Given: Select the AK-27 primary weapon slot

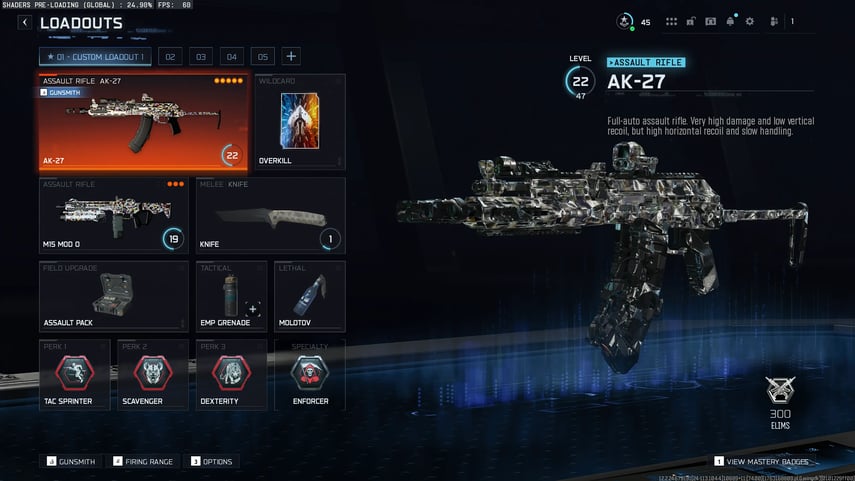Looking at the screenshot, I should (143, 121).
